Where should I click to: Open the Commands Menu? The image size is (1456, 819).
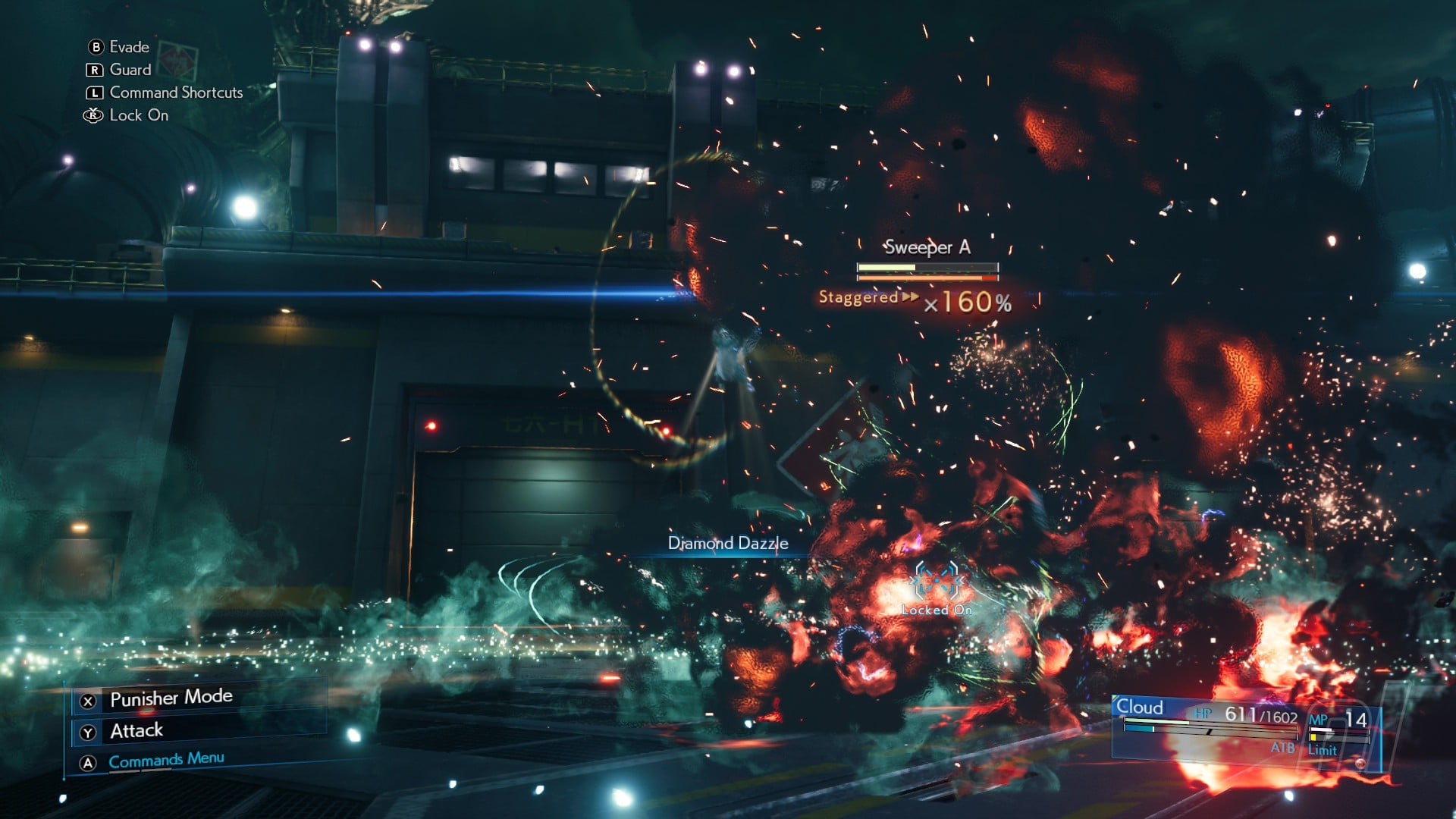[166, 760]
